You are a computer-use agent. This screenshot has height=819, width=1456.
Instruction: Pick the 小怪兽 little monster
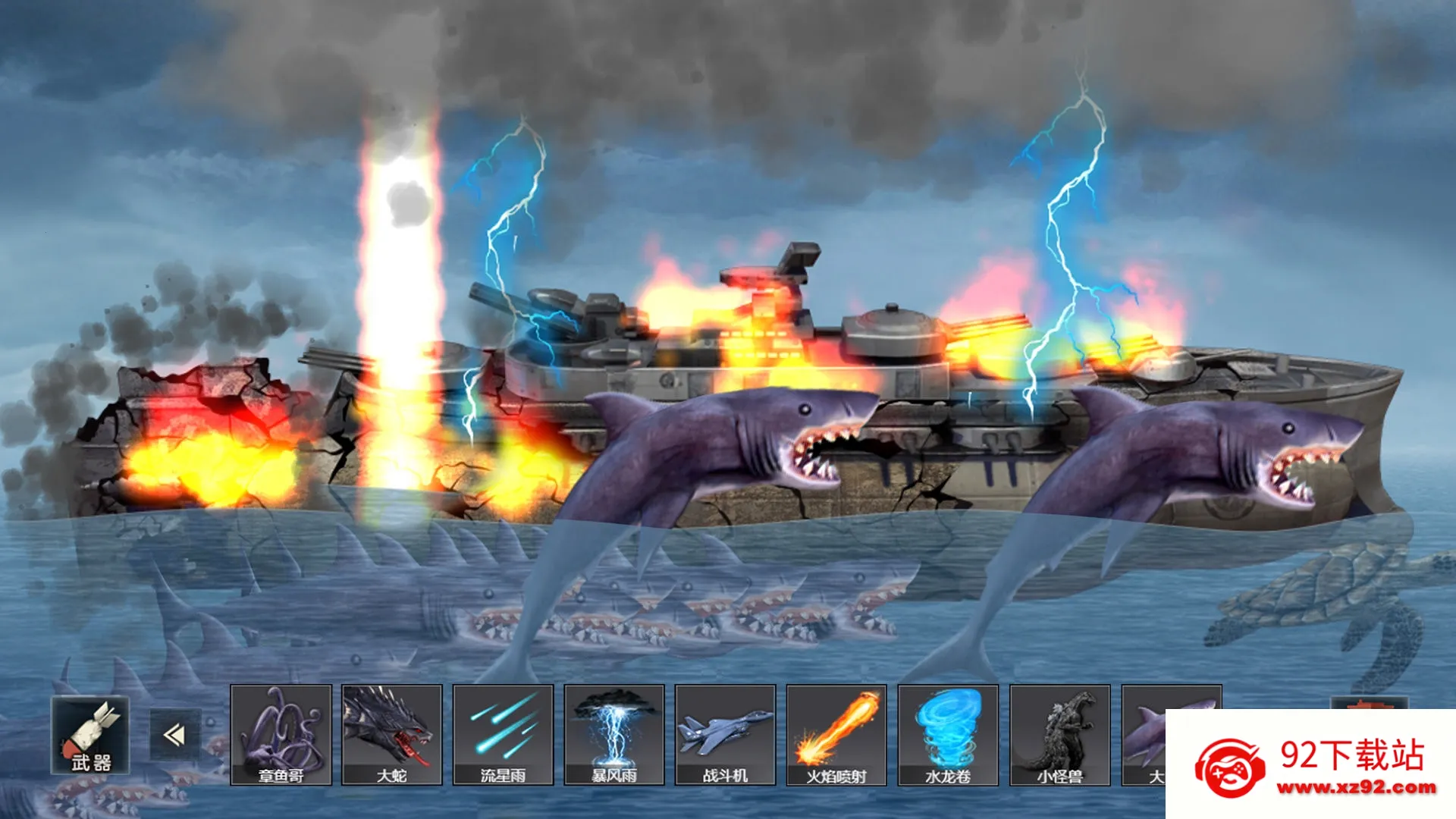pyautogui.click(x=1059, y=734)
